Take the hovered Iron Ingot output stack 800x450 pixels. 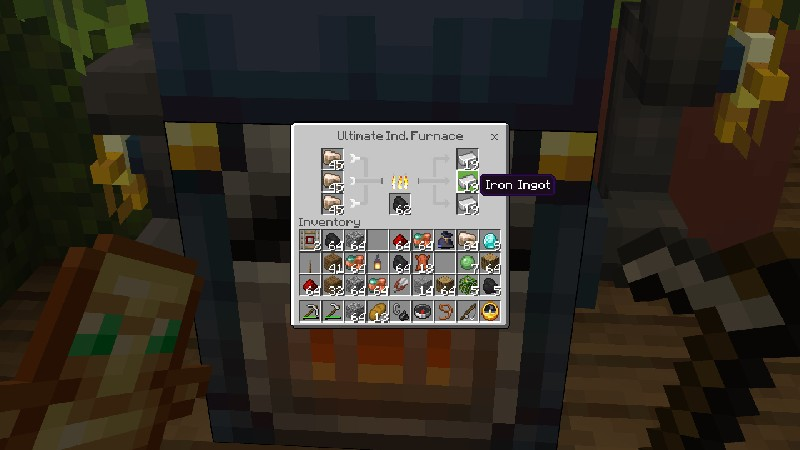click(x=467, y=181)
